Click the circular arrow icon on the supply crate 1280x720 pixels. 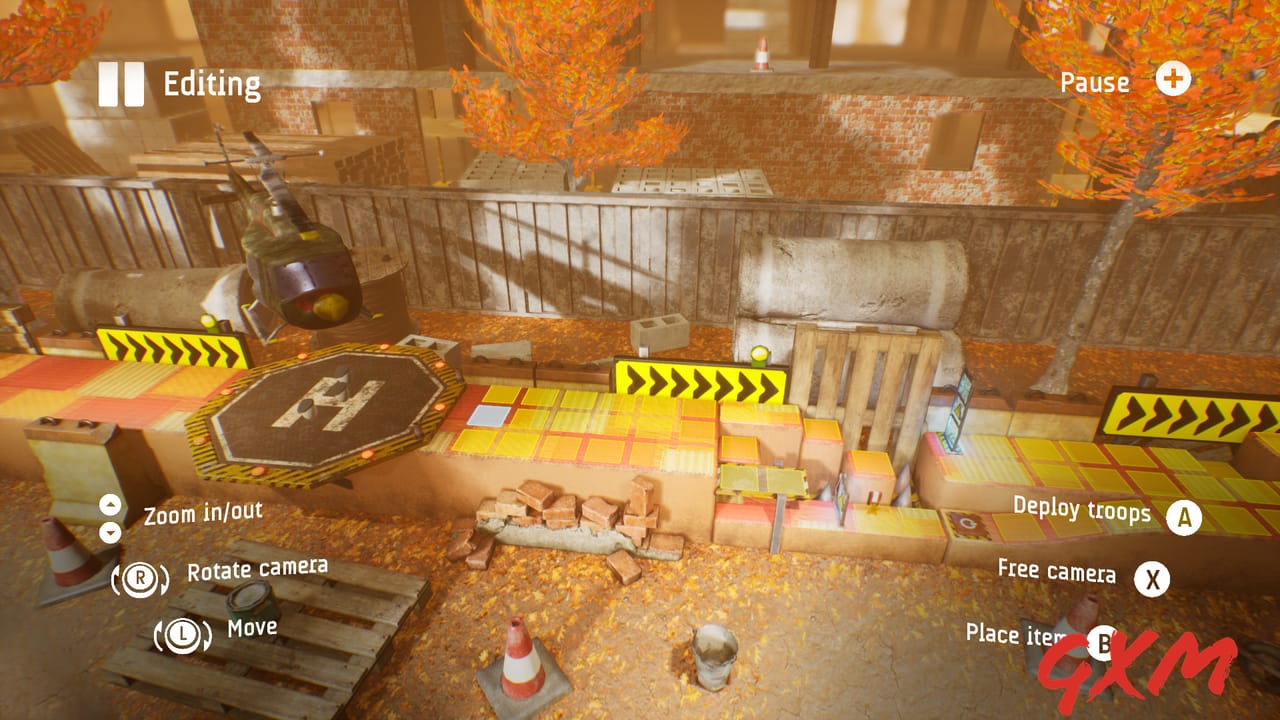tap(968, 522)
